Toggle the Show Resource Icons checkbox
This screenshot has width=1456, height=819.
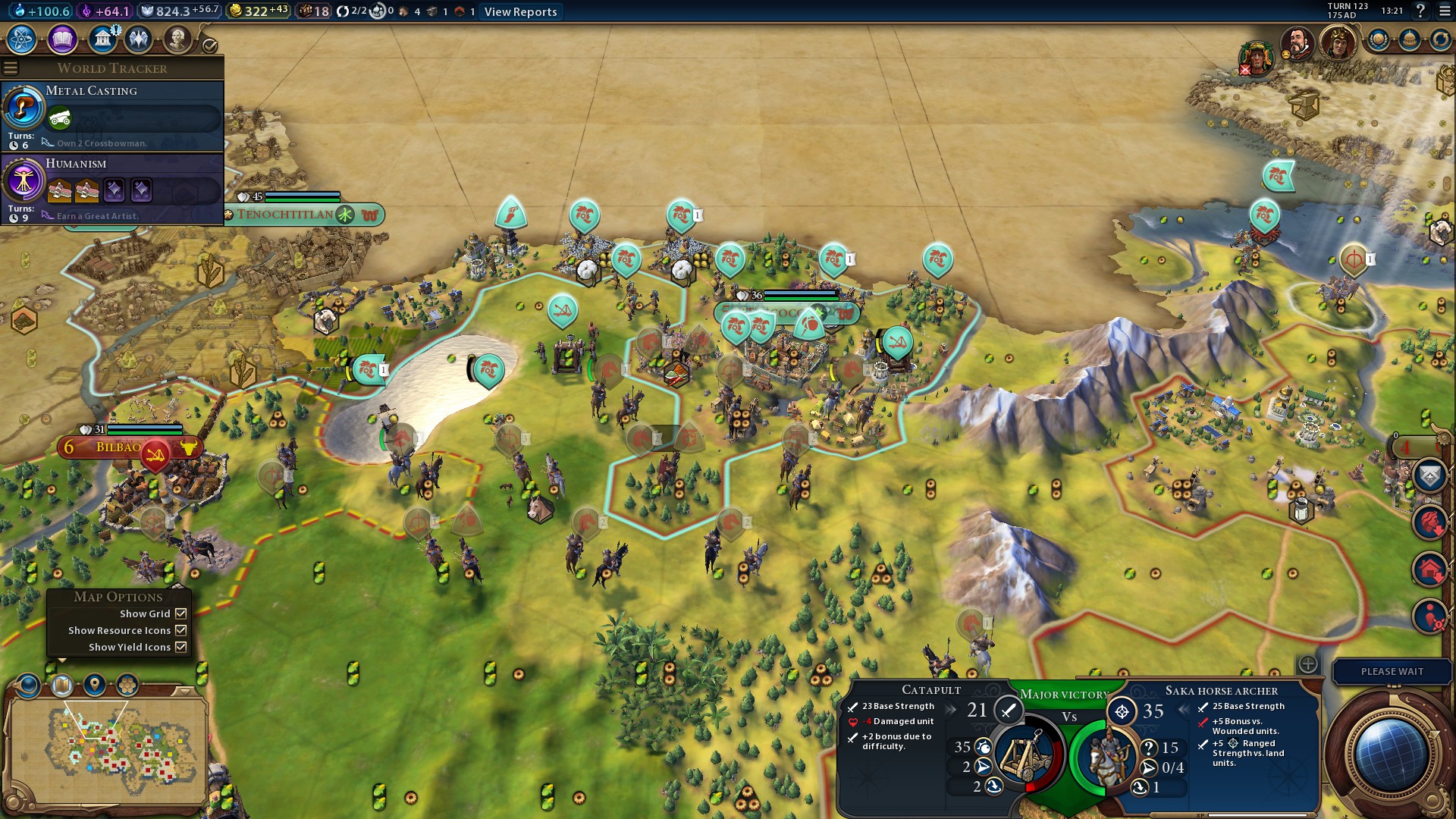pyautogui.click(x=181, y=630)
